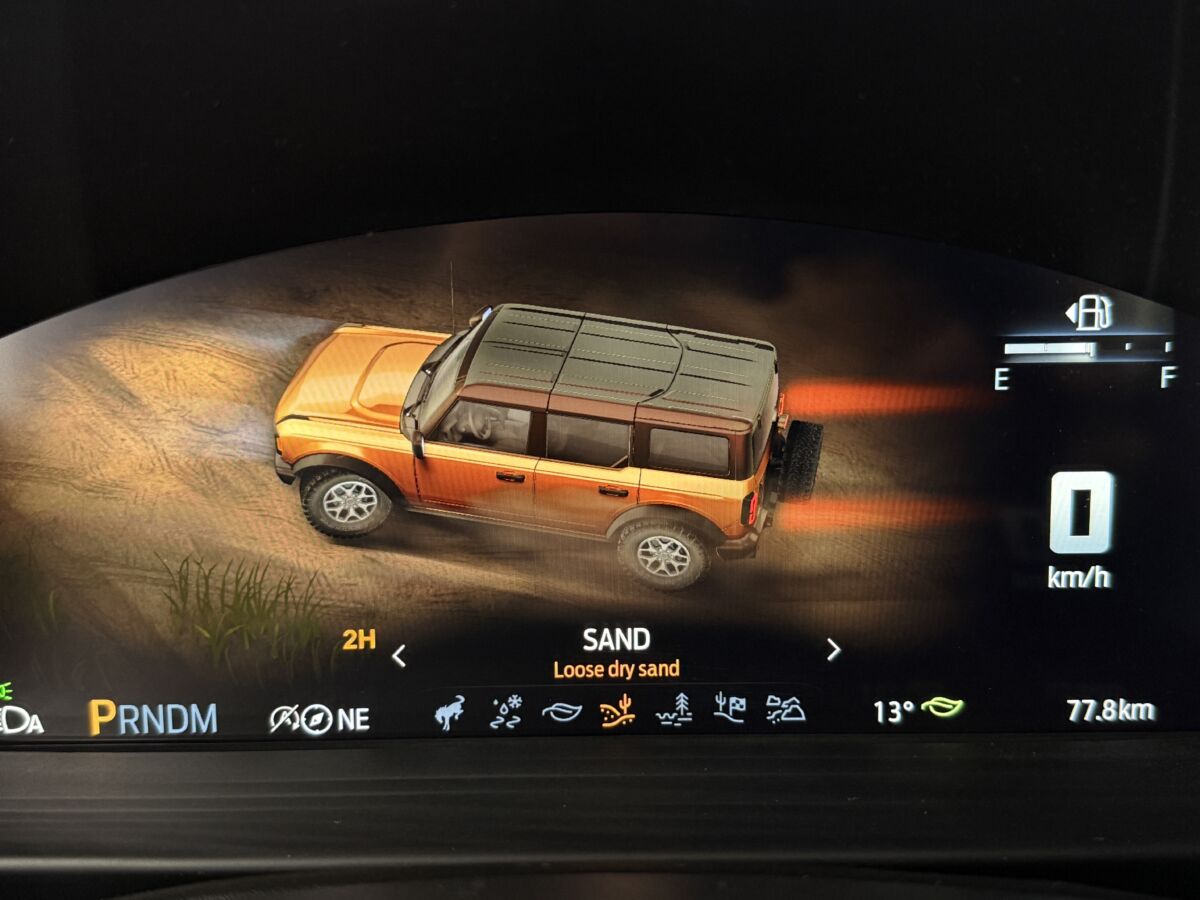Select the highlighted Sand mode cactus icon
The image size is (1200, 900).
coord(617,711)
